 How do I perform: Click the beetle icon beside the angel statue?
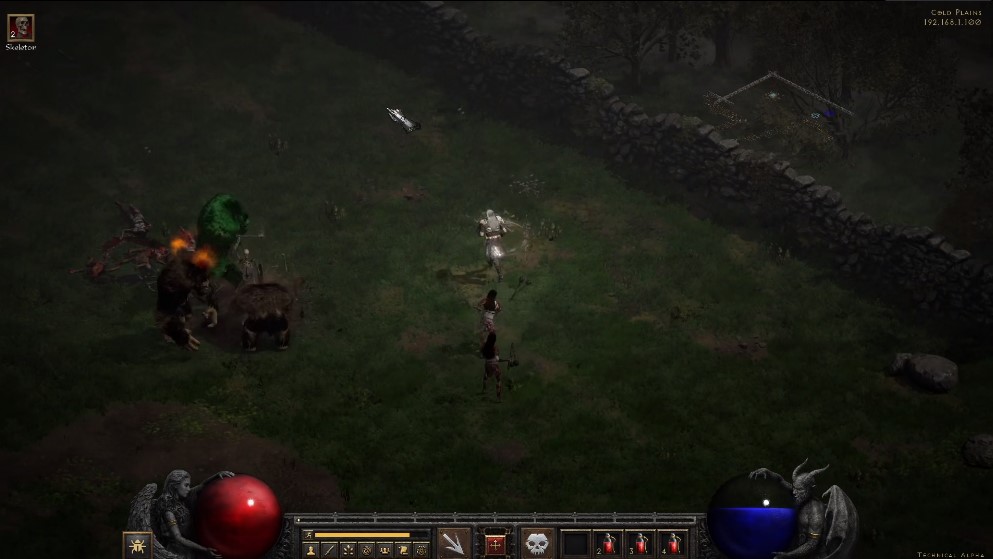coord(137,545)
